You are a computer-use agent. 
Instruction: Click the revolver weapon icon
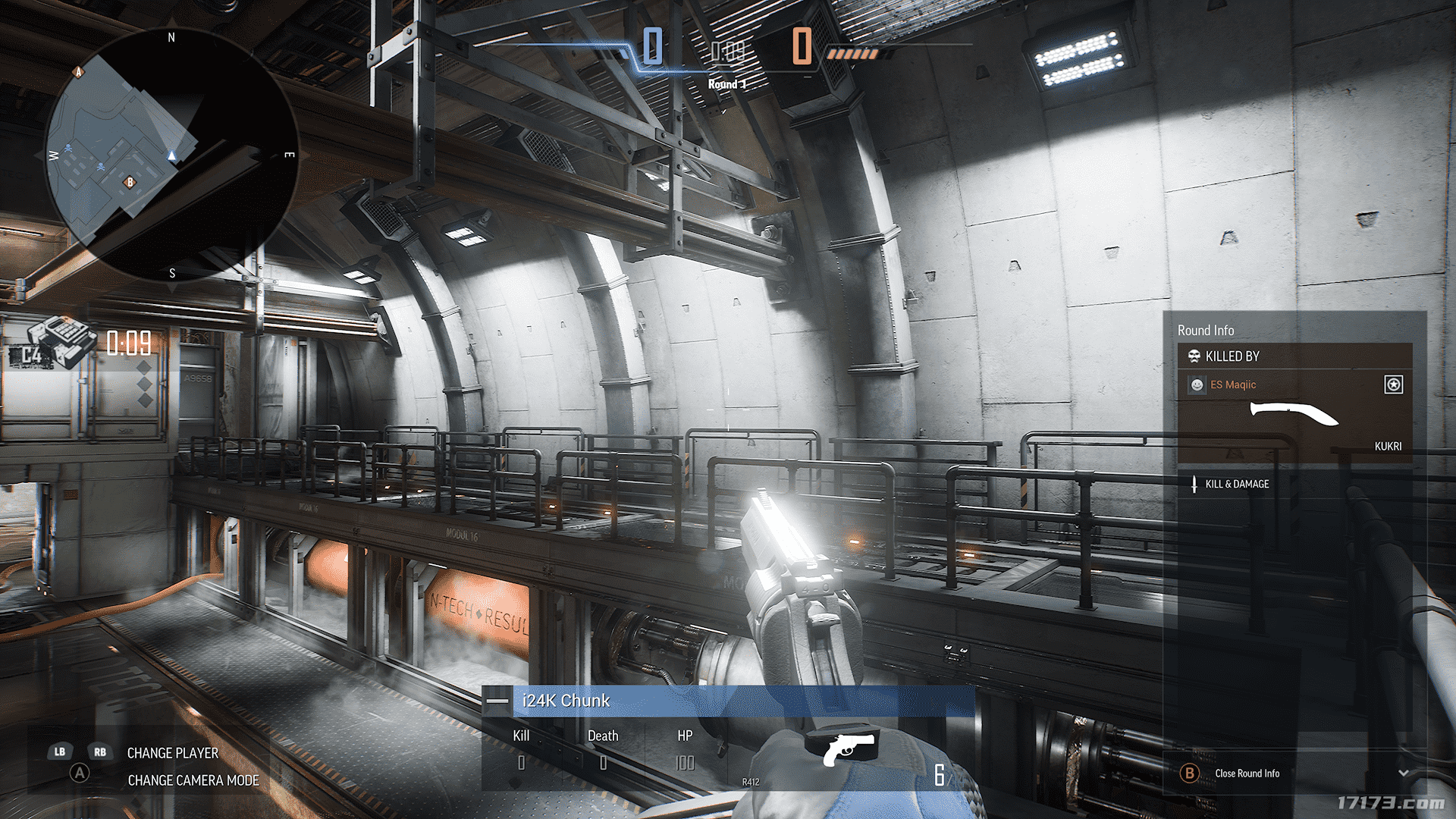pyautogui.click(x=849, y=748)
